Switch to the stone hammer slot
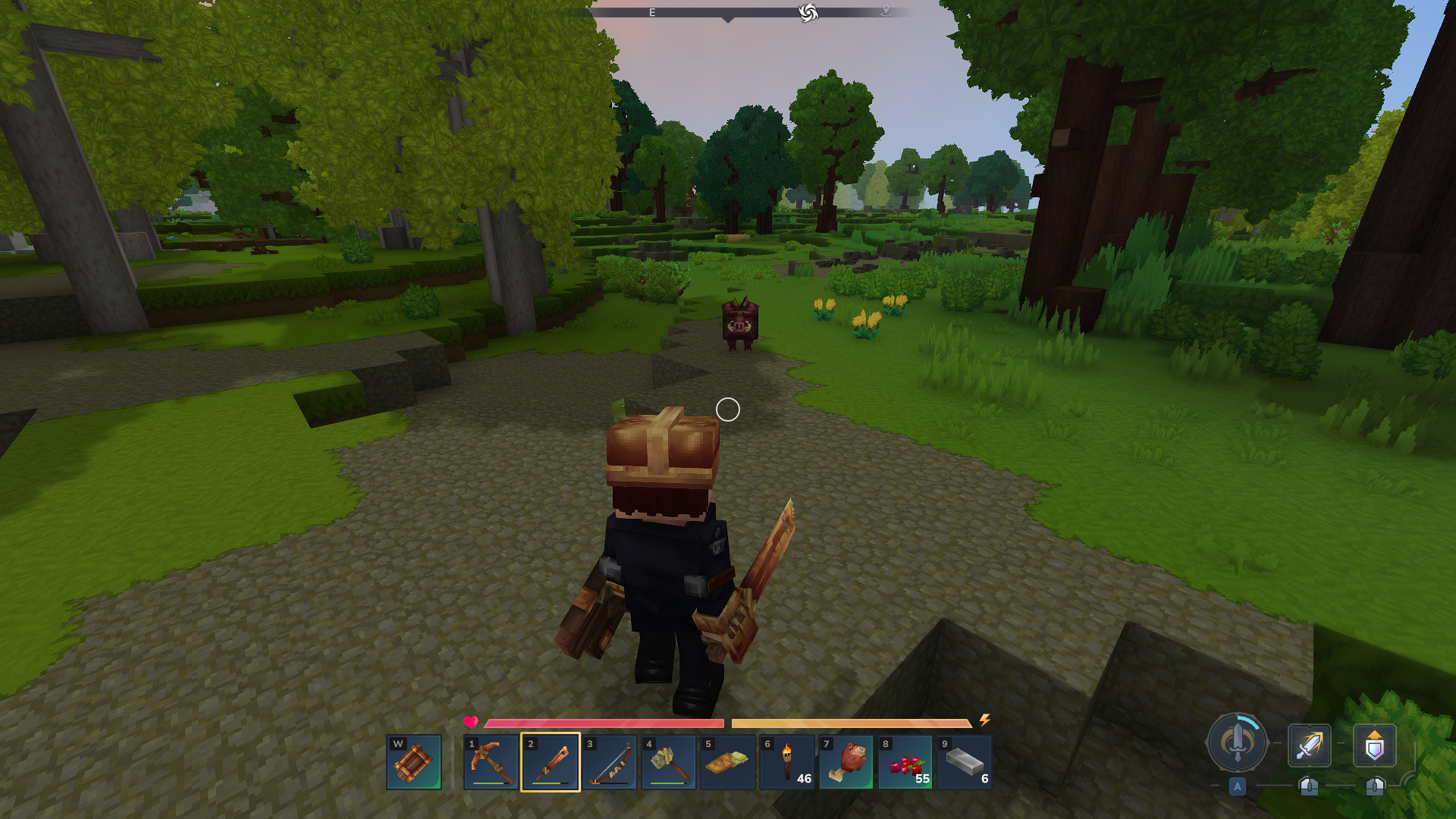Screen dimensions: 1456x819 coord(669,761)
